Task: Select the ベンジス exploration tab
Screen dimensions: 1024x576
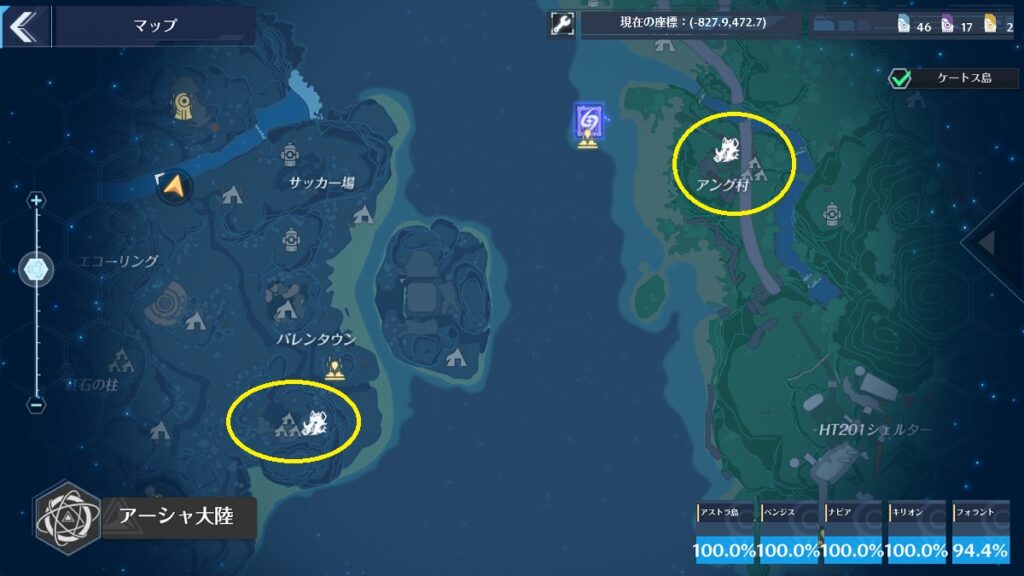Action: tap(790, 534)
